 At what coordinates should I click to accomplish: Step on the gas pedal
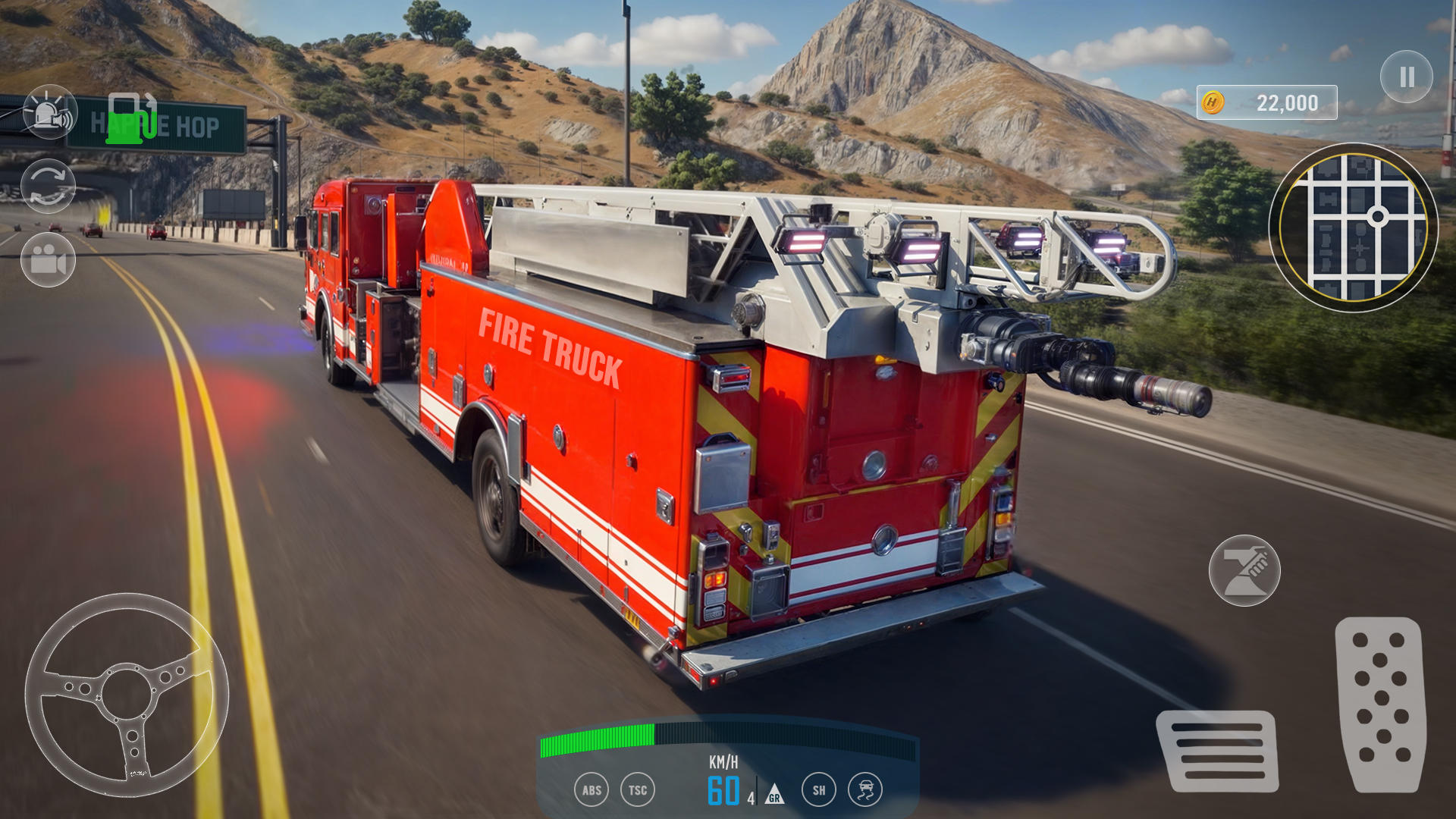(1380, 704)
